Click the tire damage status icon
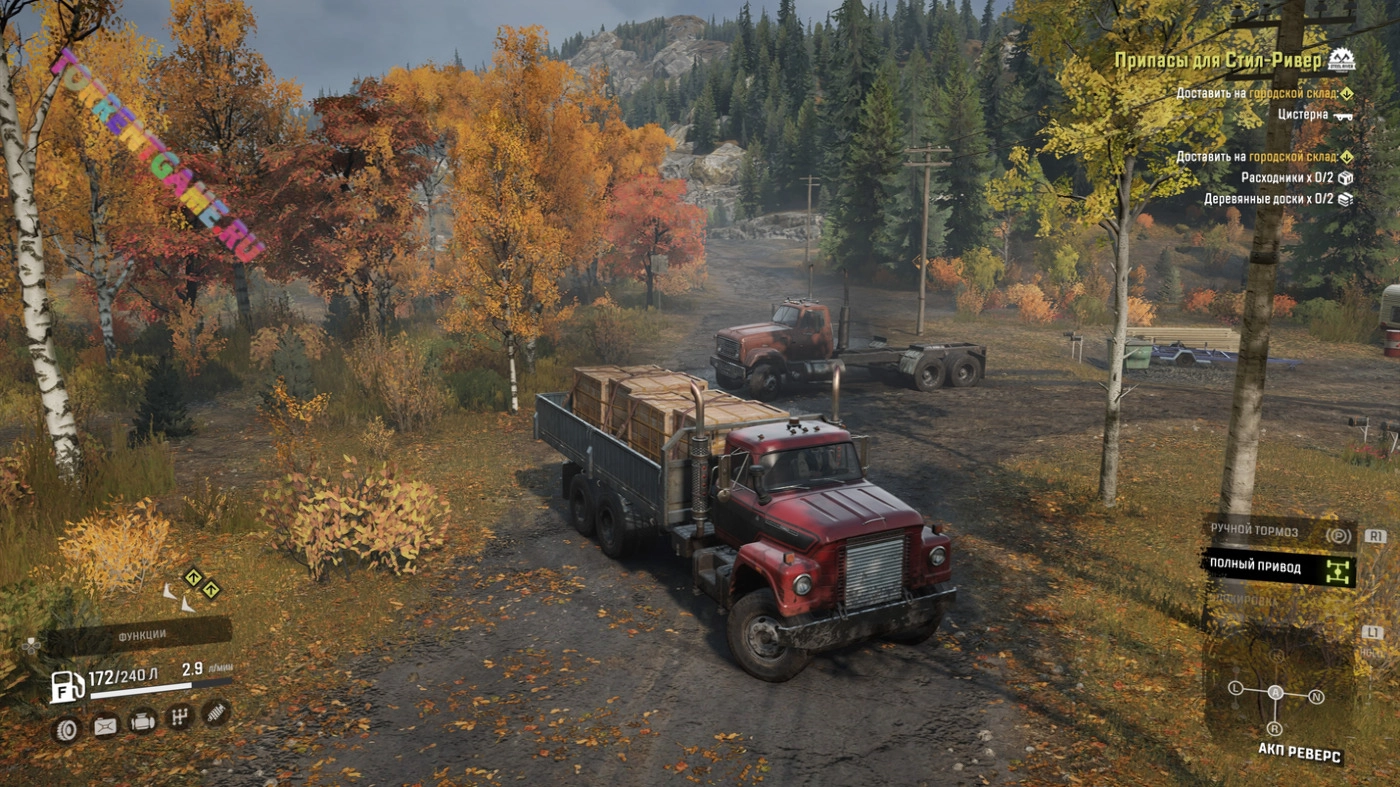This screenshot has height=787, width=1400. pos(66,728)
